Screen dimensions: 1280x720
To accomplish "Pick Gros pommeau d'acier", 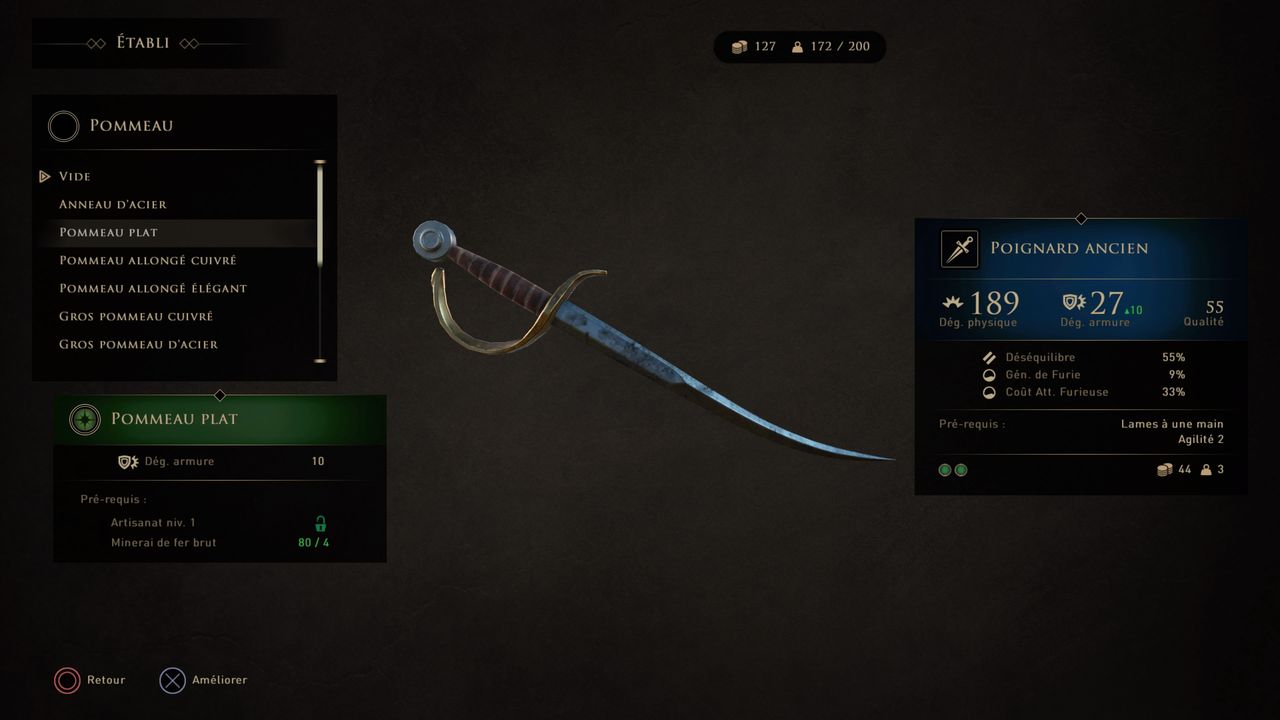I will click(x=138, y=344).
